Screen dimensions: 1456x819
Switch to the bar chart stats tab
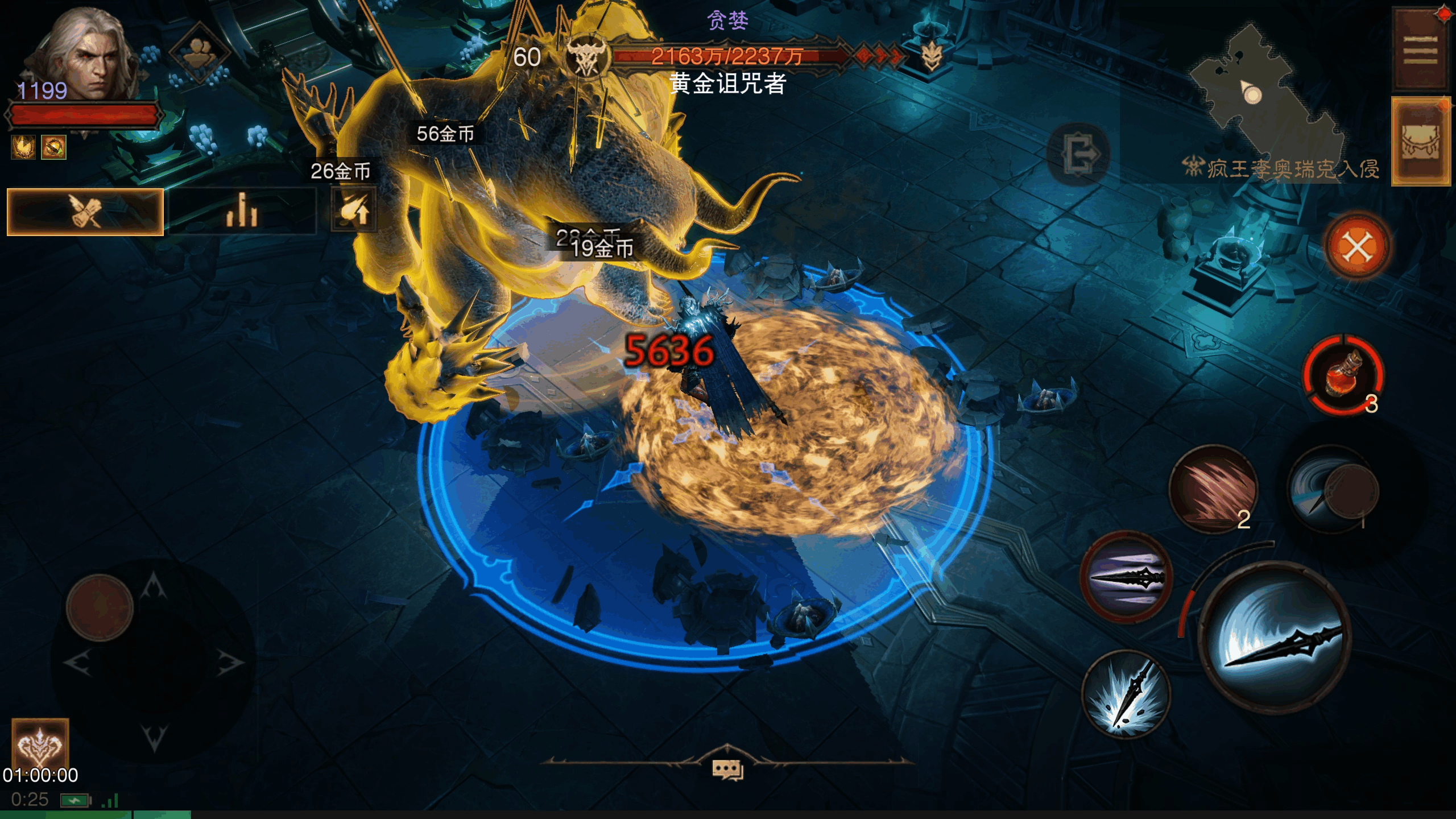pos(242,212)
